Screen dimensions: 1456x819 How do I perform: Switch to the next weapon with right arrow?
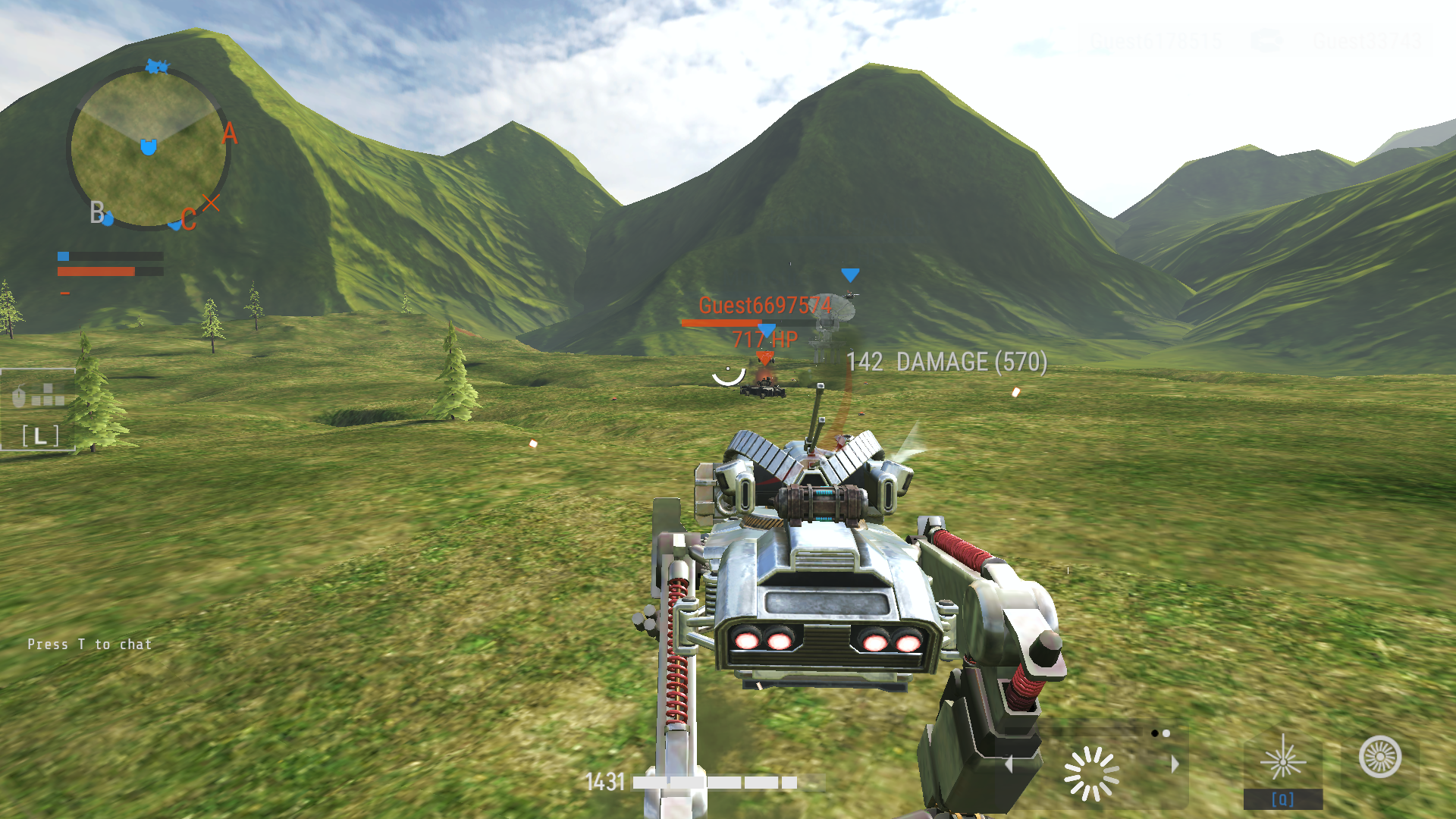click(1175, 764)
